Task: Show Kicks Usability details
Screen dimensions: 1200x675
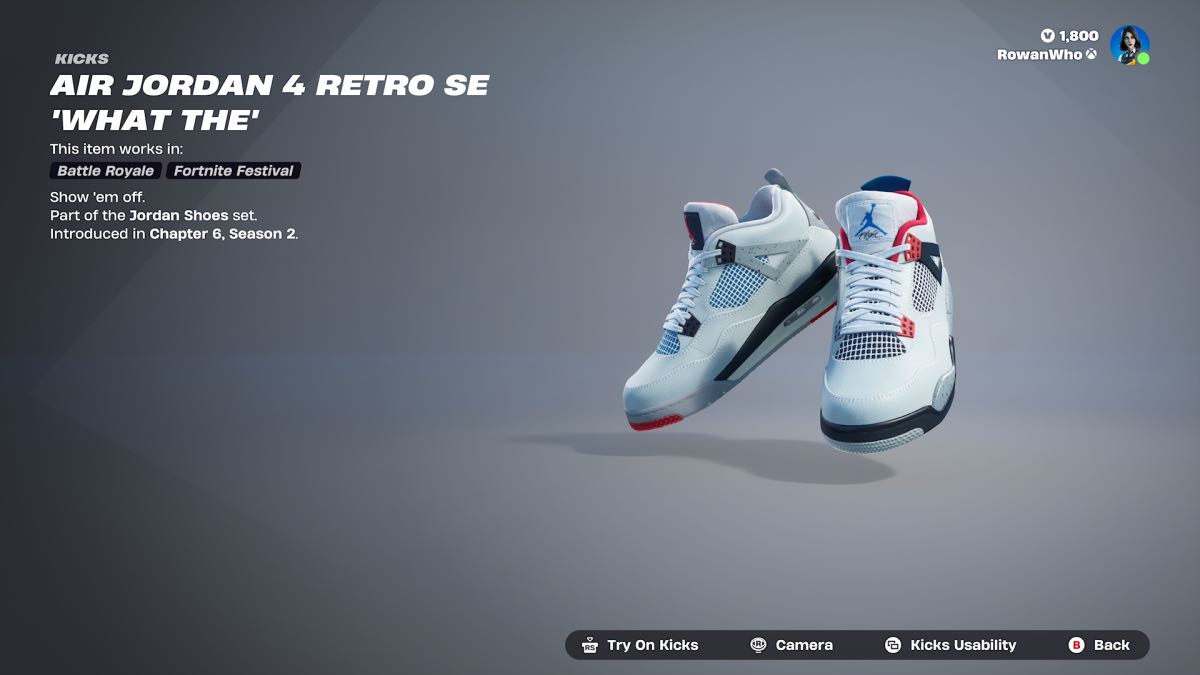Action: pos(950,645)
